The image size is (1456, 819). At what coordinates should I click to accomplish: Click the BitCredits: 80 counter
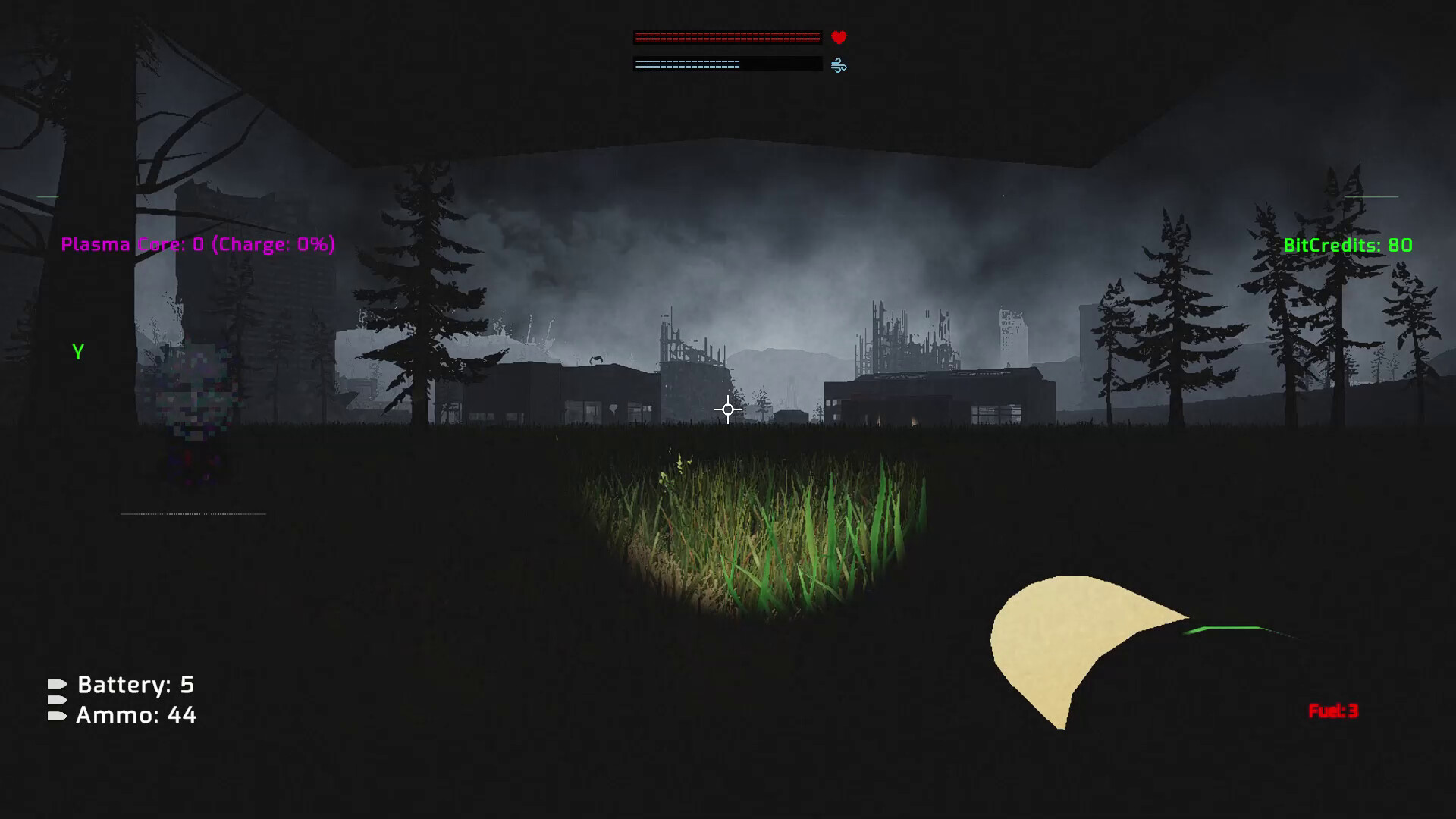click(x=1347, y=245)
